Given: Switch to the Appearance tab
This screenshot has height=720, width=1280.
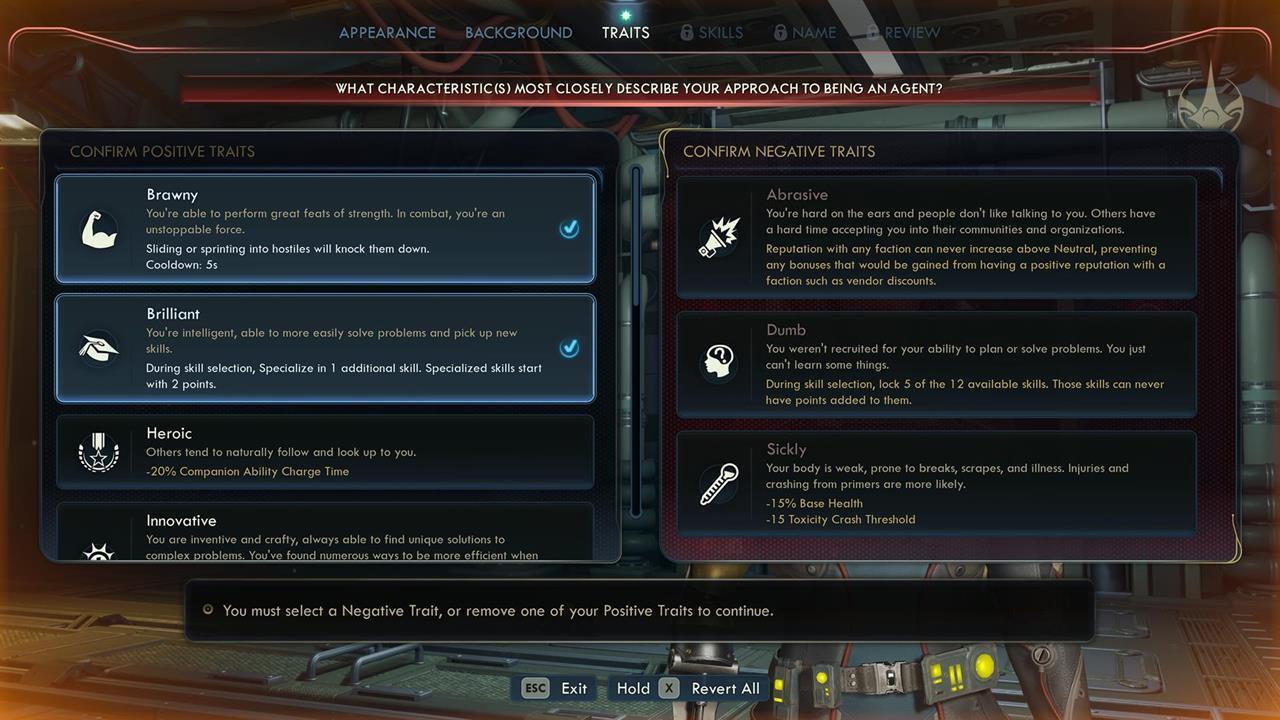Looking at the screenshot, I should point(387,33).
